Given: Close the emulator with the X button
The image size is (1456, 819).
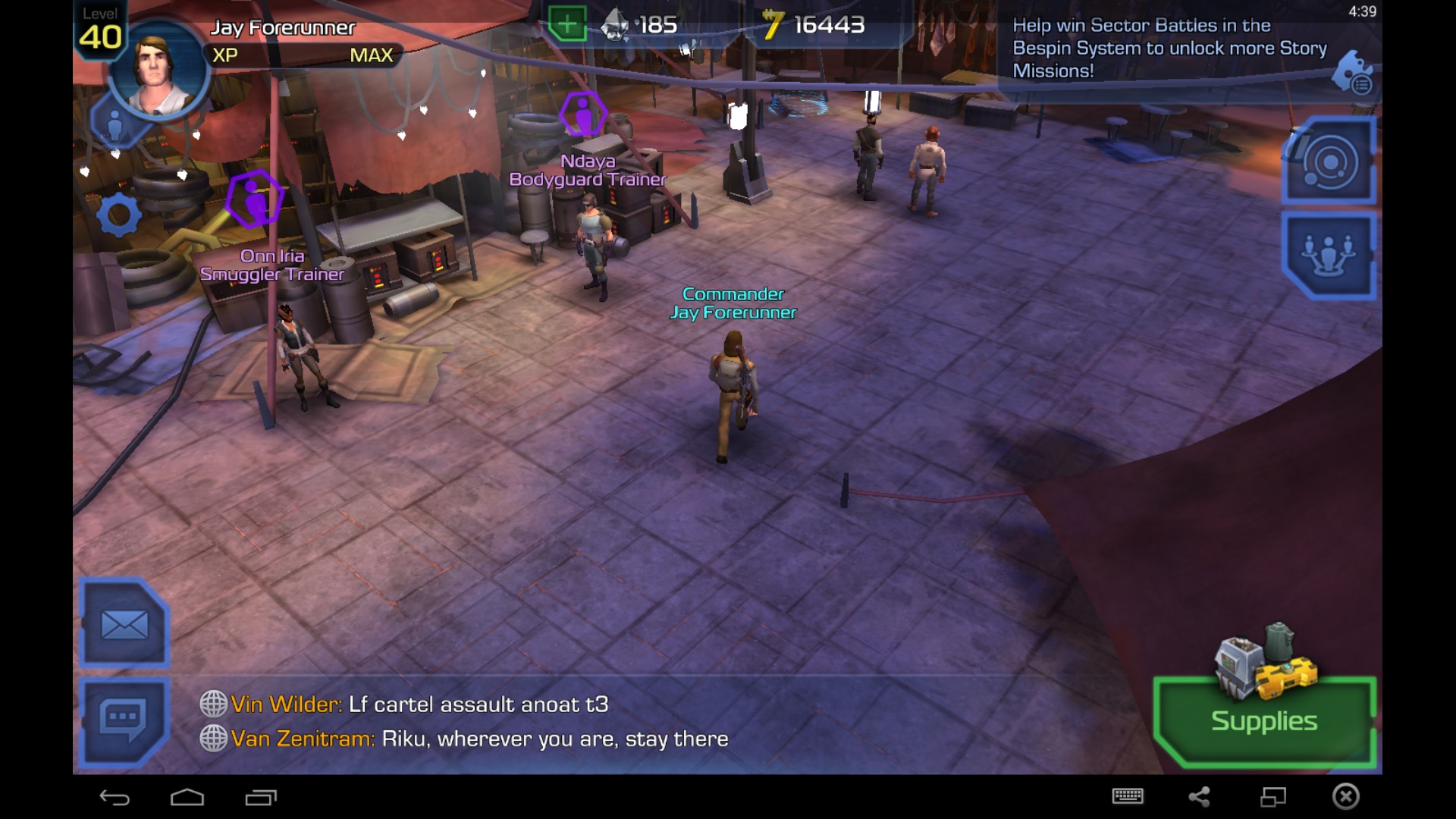Looking at the screenshot, I should (x=1346, y=796).
